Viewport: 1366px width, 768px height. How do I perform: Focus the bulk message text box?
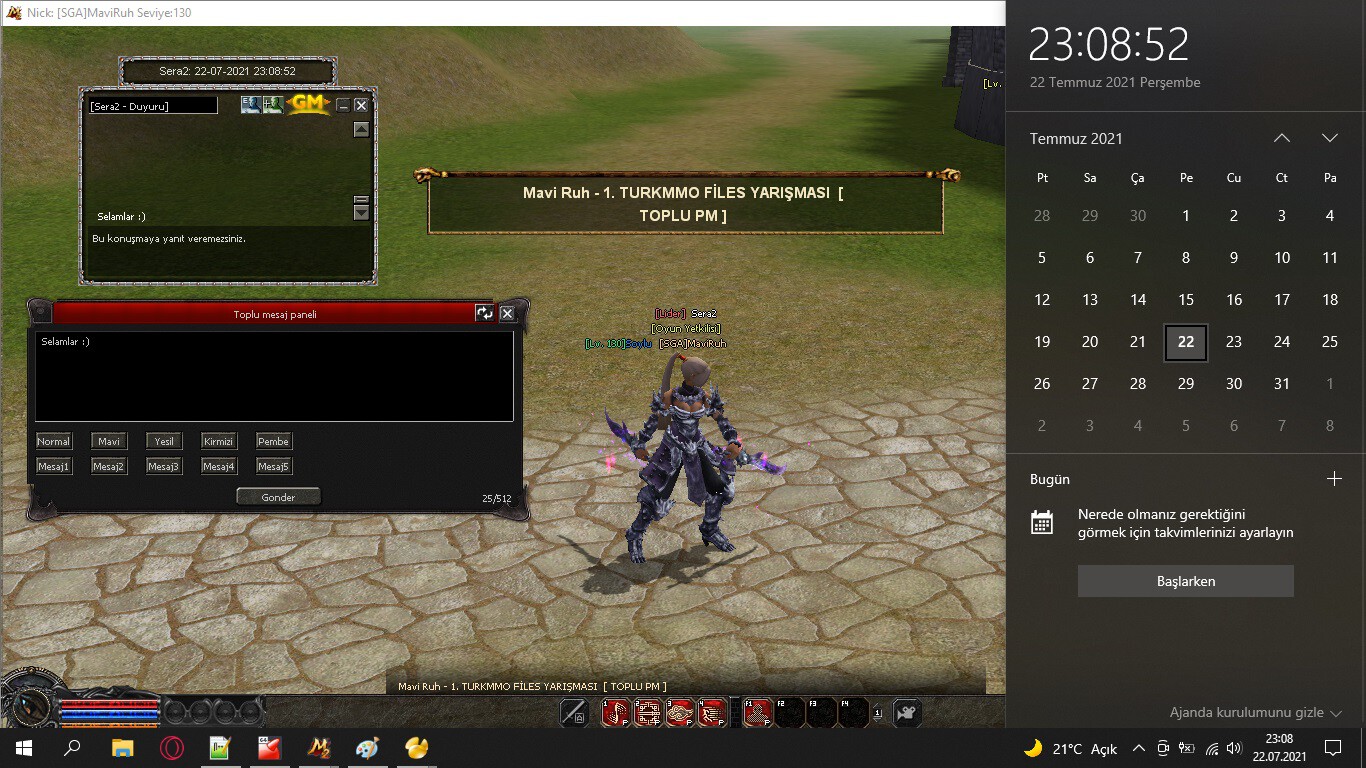(x=274, y=376)
